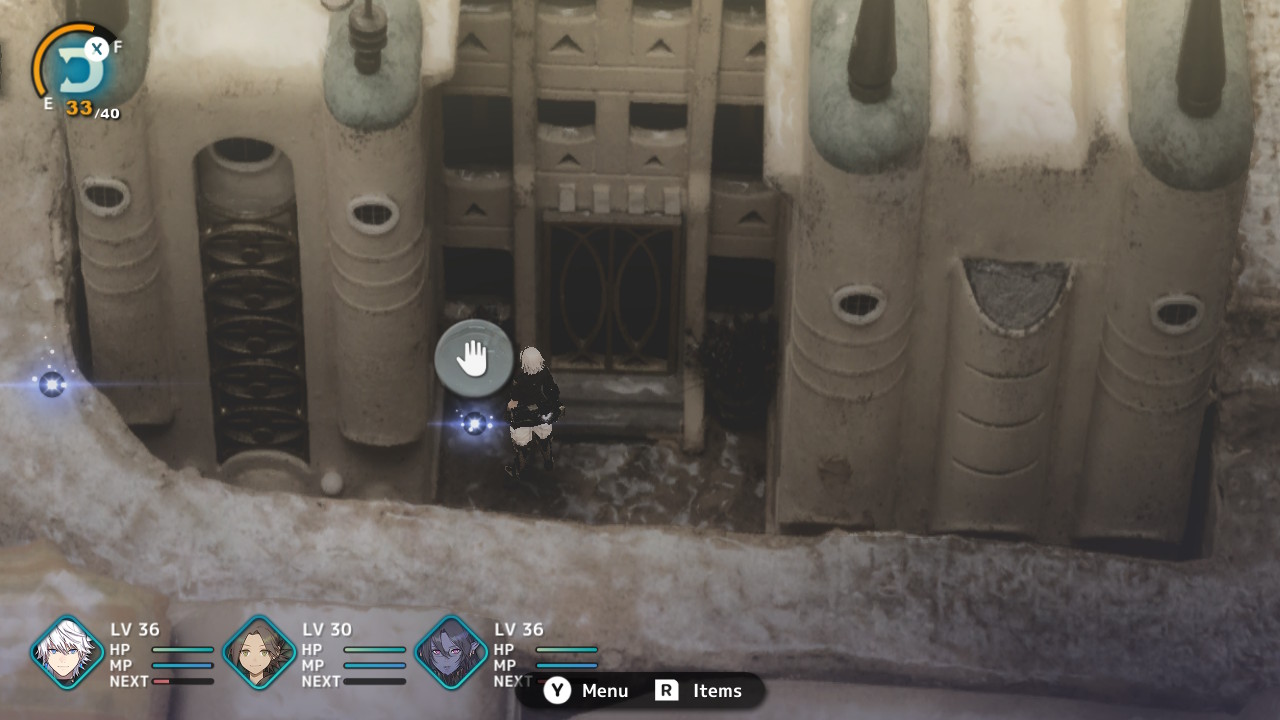Open the Menu option

coord(588,691)
